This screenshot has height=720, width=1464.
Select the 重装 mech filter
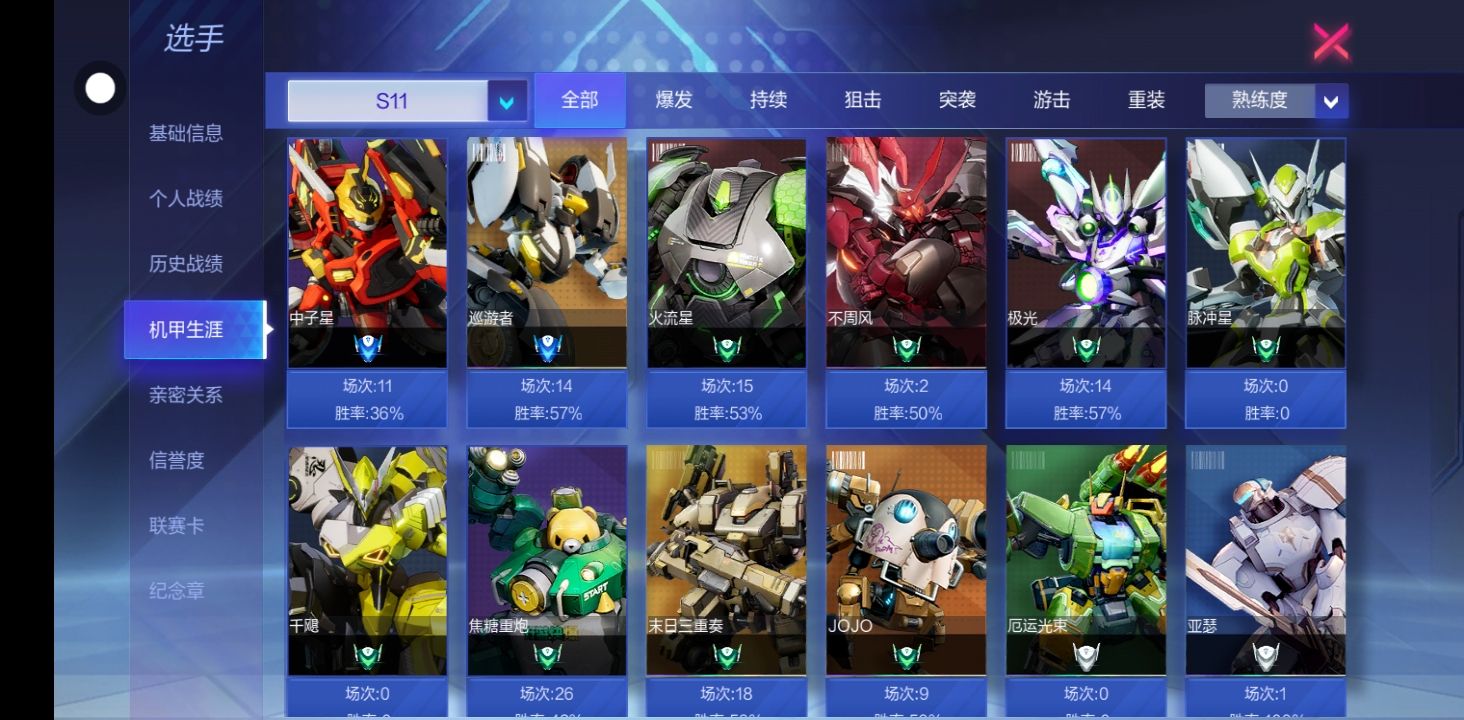pyautogui.click(x=1146, y=100)
